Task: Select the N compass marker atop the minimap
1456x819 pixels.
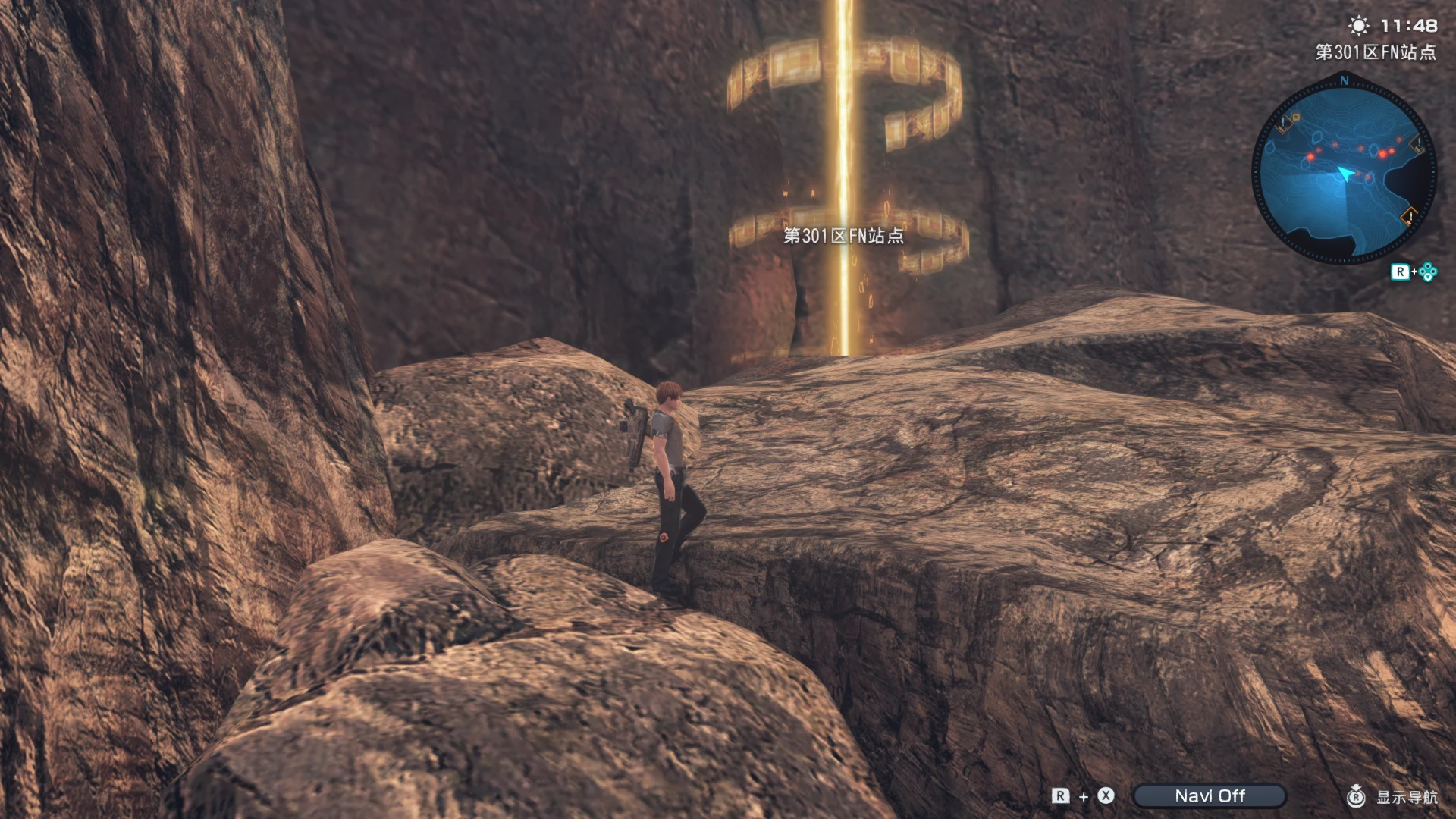Action: [x=1345, y=80]
